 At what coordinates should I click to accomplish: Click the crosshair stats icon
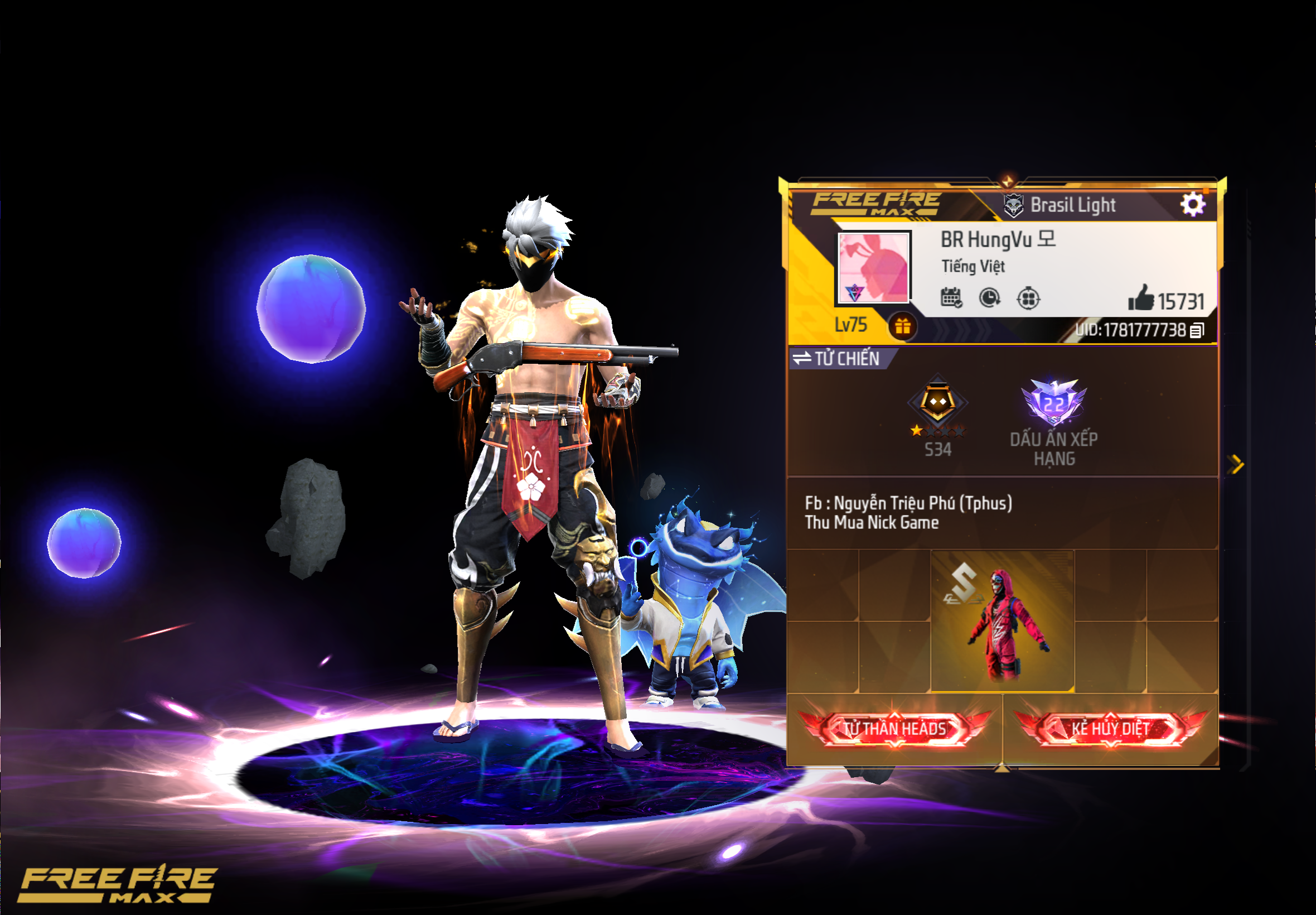point(1029,299)
